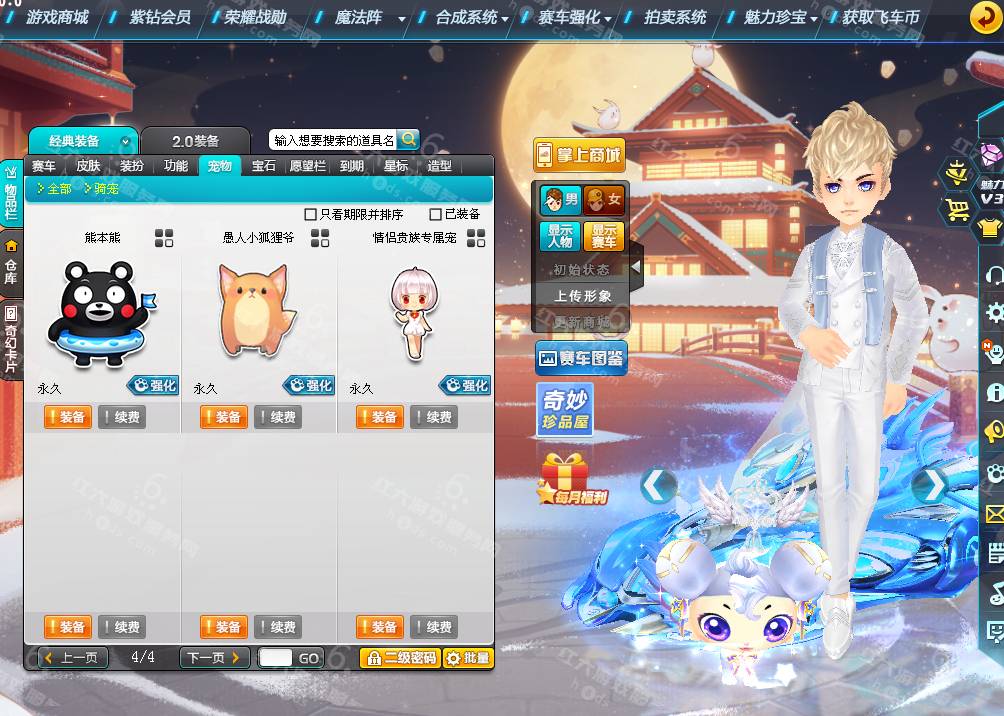The height and width of the screenshot is (716, 1004).
Task: Switch to the 2.0装备 tab
Action: [195, 141]
